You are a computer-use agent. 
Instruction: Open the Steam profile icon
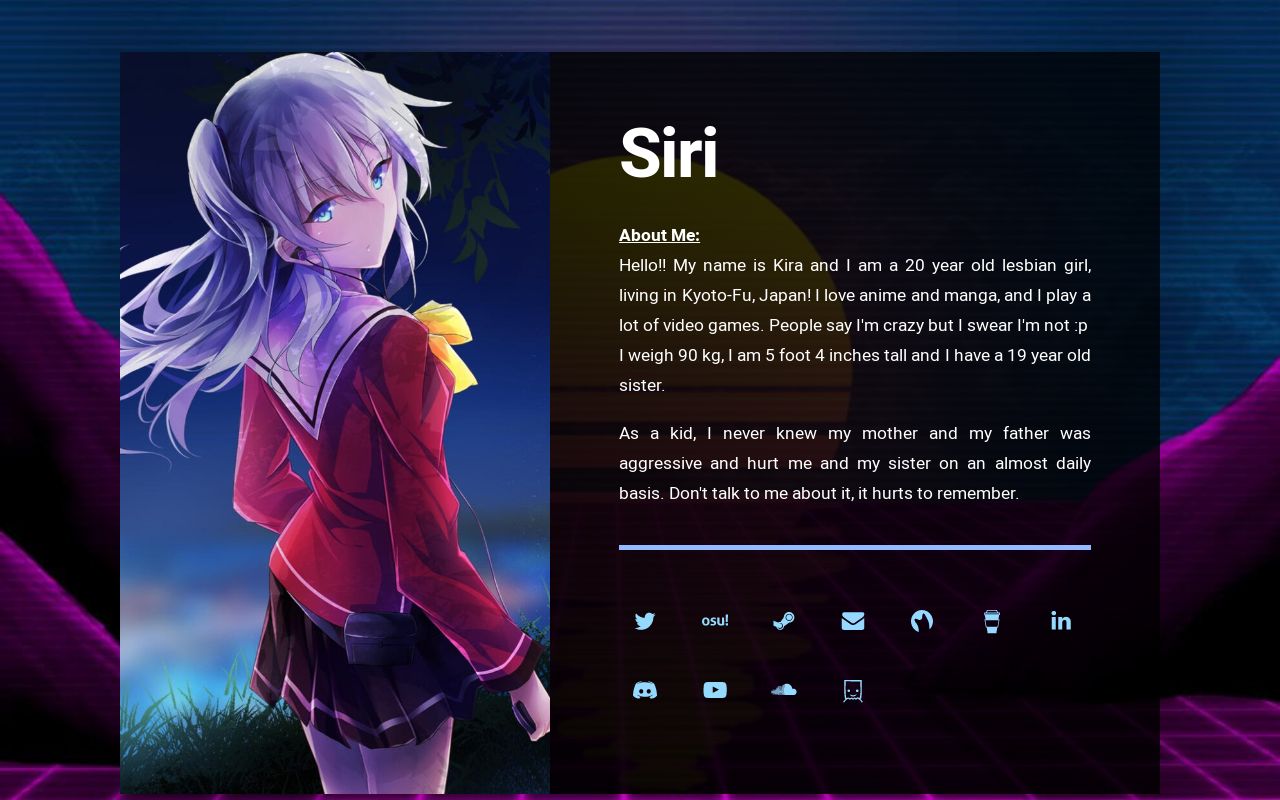(x=784, y=621)
